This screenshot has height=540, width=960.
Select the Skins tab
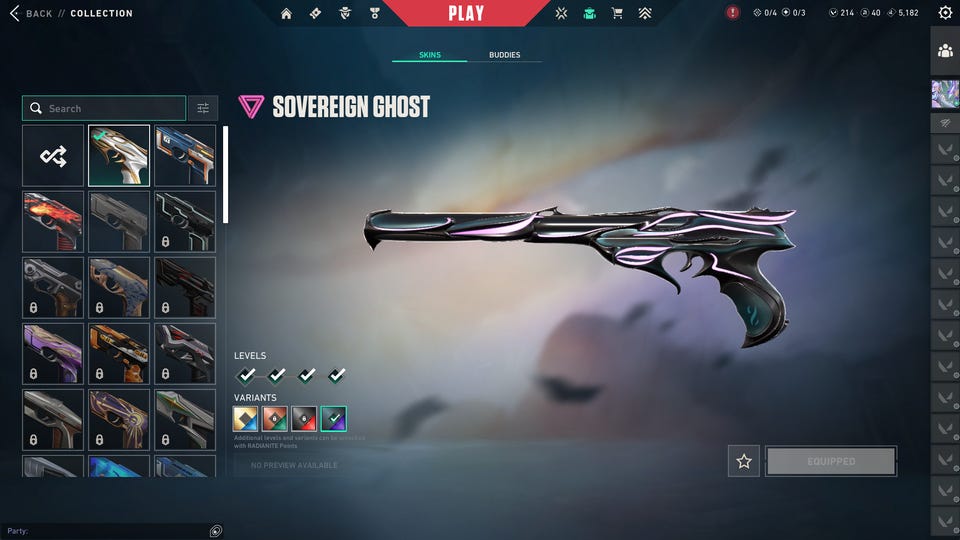[x=430, y=55]
